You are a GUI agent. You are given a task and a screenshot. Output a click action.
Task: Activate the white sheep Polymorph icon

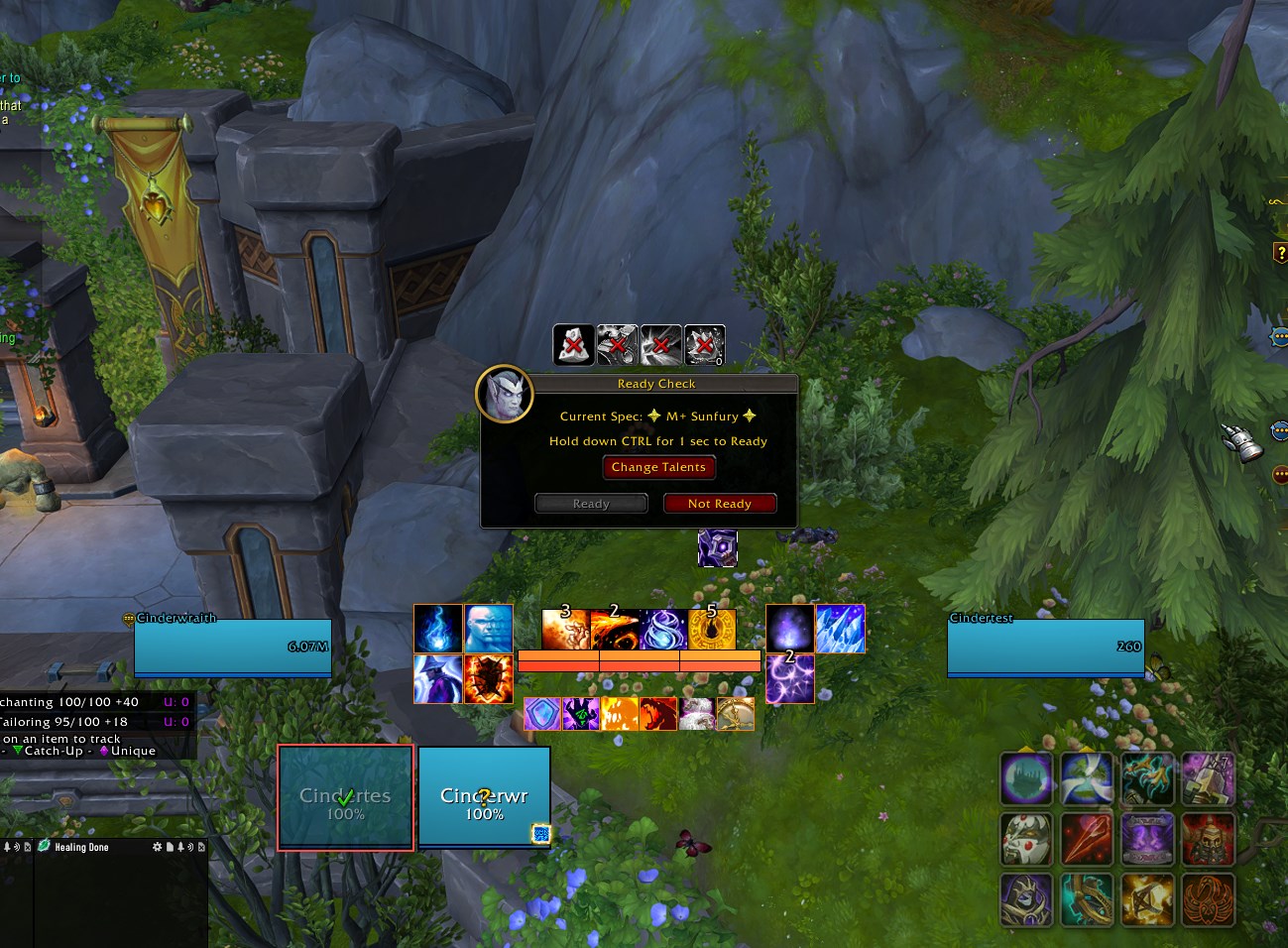[697, 714]
